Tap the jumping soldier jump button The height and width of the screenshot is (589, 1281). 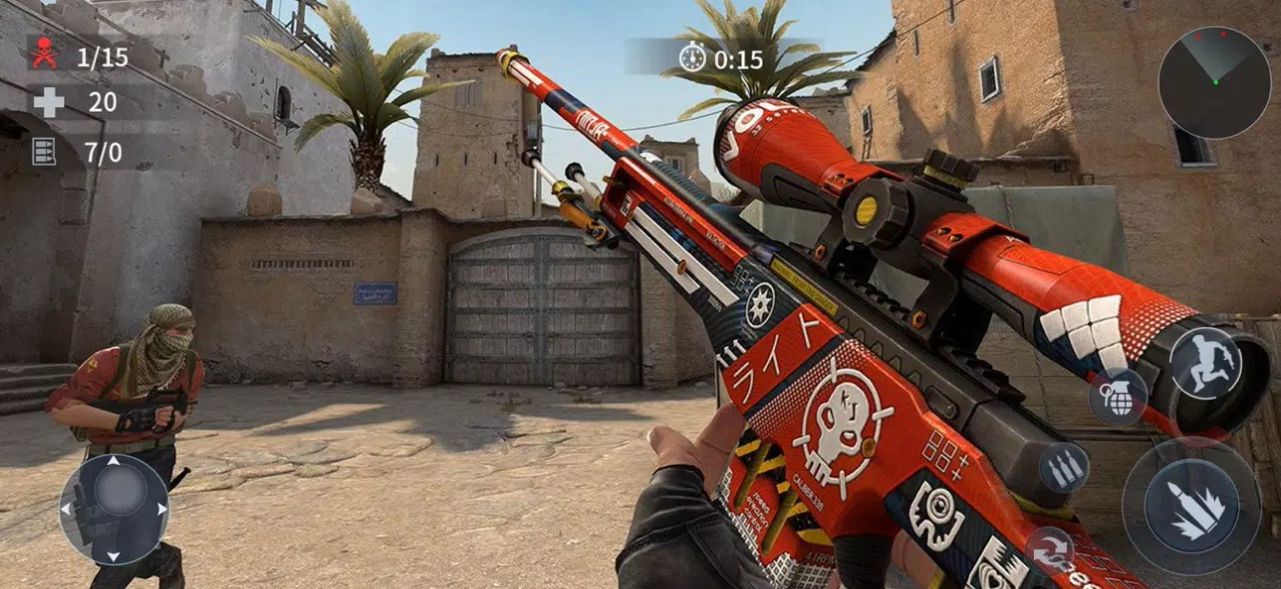[x=1205, y=364]
